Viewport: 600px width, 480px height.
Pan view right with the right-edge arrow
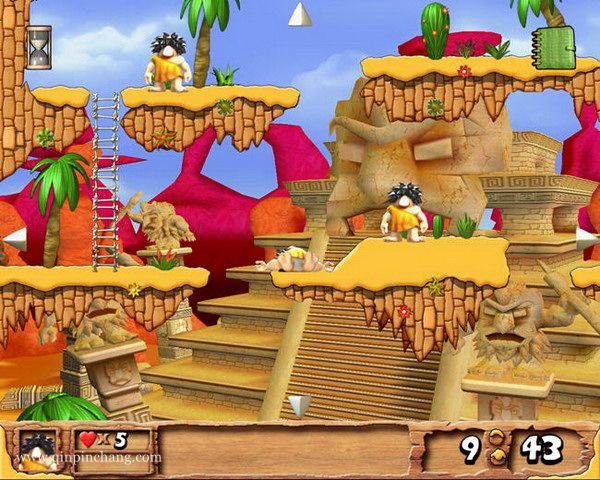[x=586, y=240]
